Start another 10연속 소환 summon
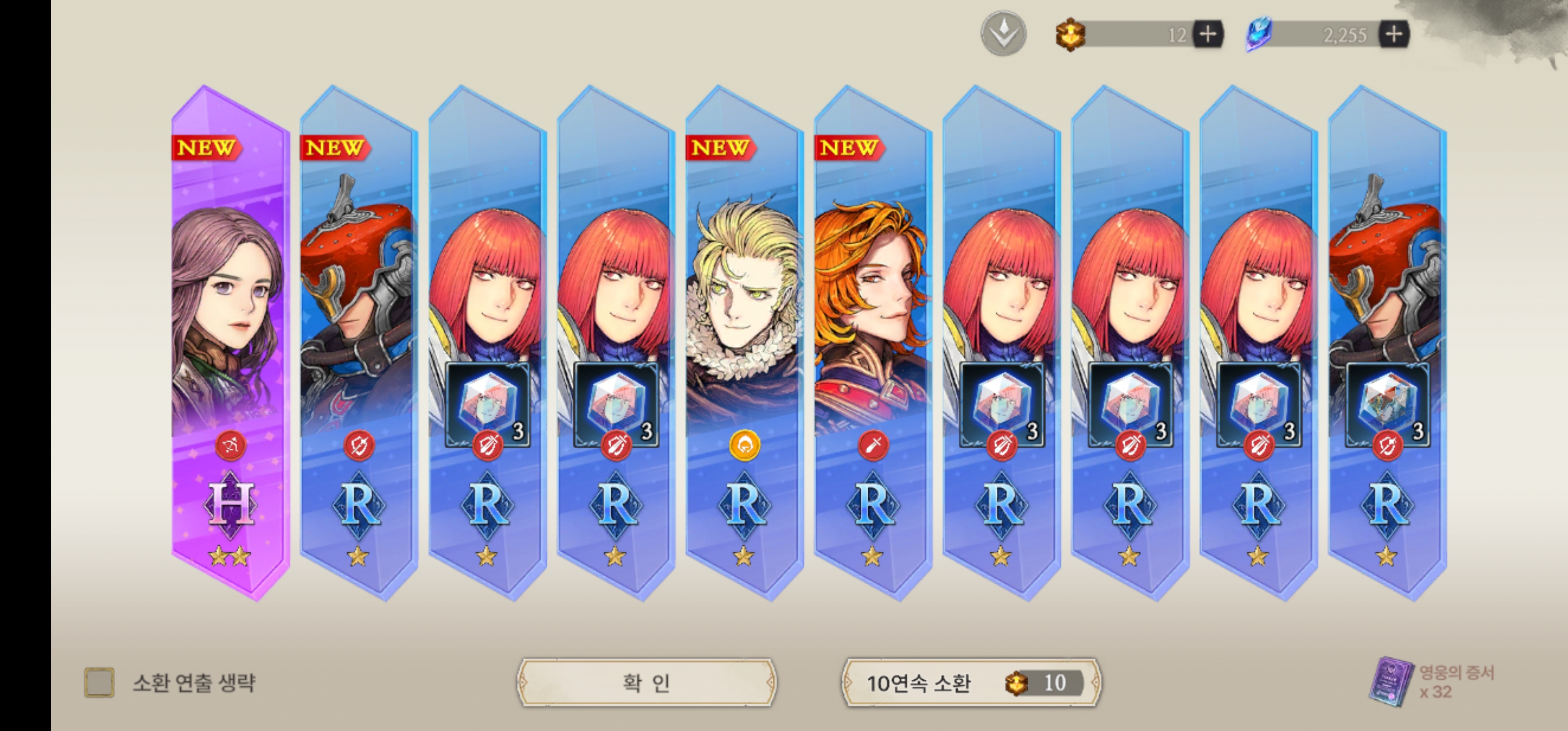Viewport: 1568px width, 731px height. click(971, 682)
